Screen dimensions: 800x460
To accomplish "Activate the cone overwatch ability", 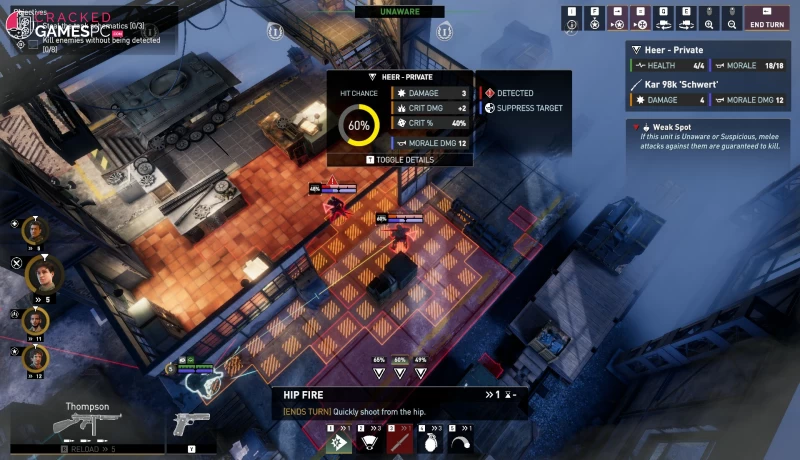I will (367, 441).
